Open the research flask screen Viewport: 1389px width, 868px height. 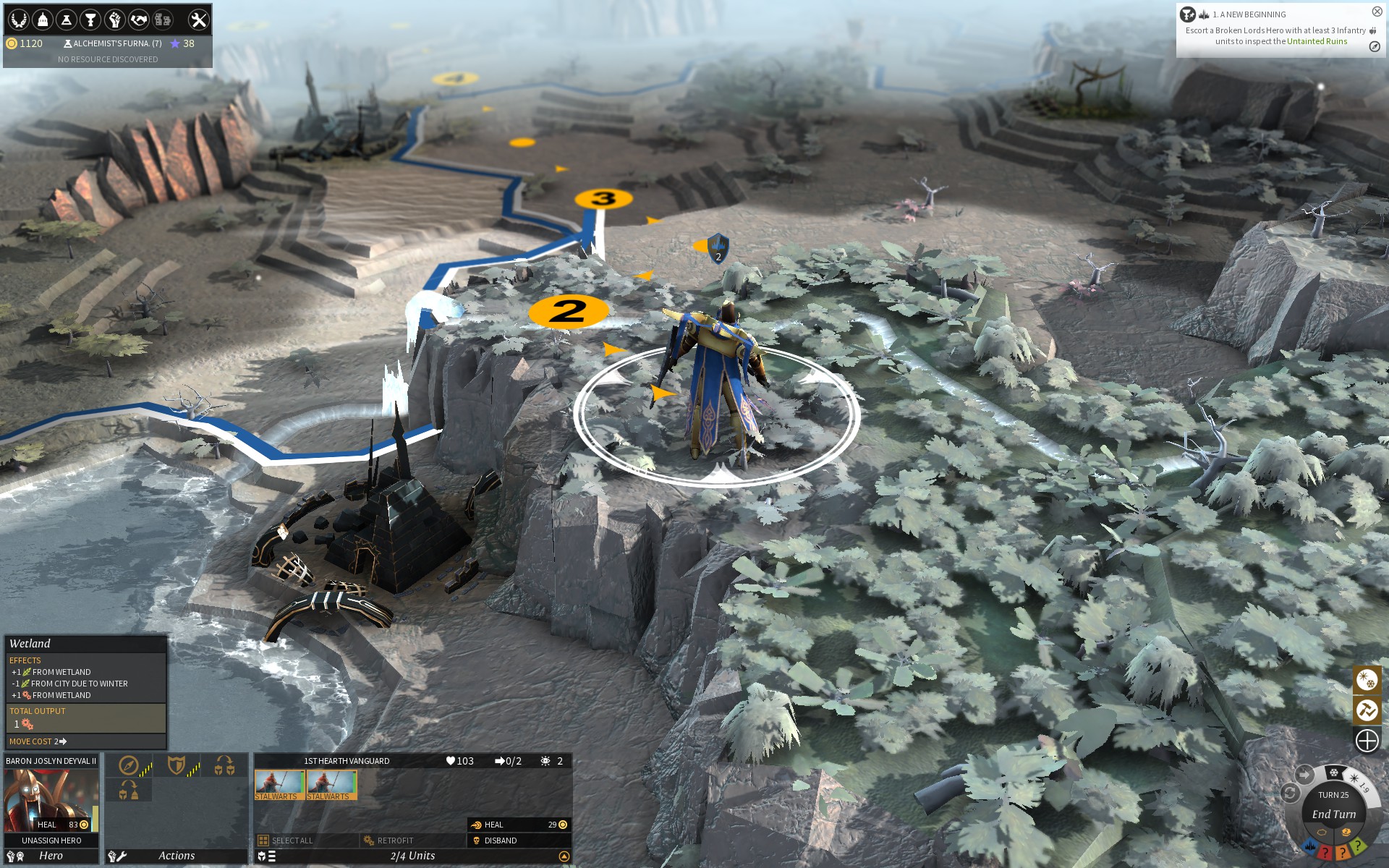click(67, 20)
